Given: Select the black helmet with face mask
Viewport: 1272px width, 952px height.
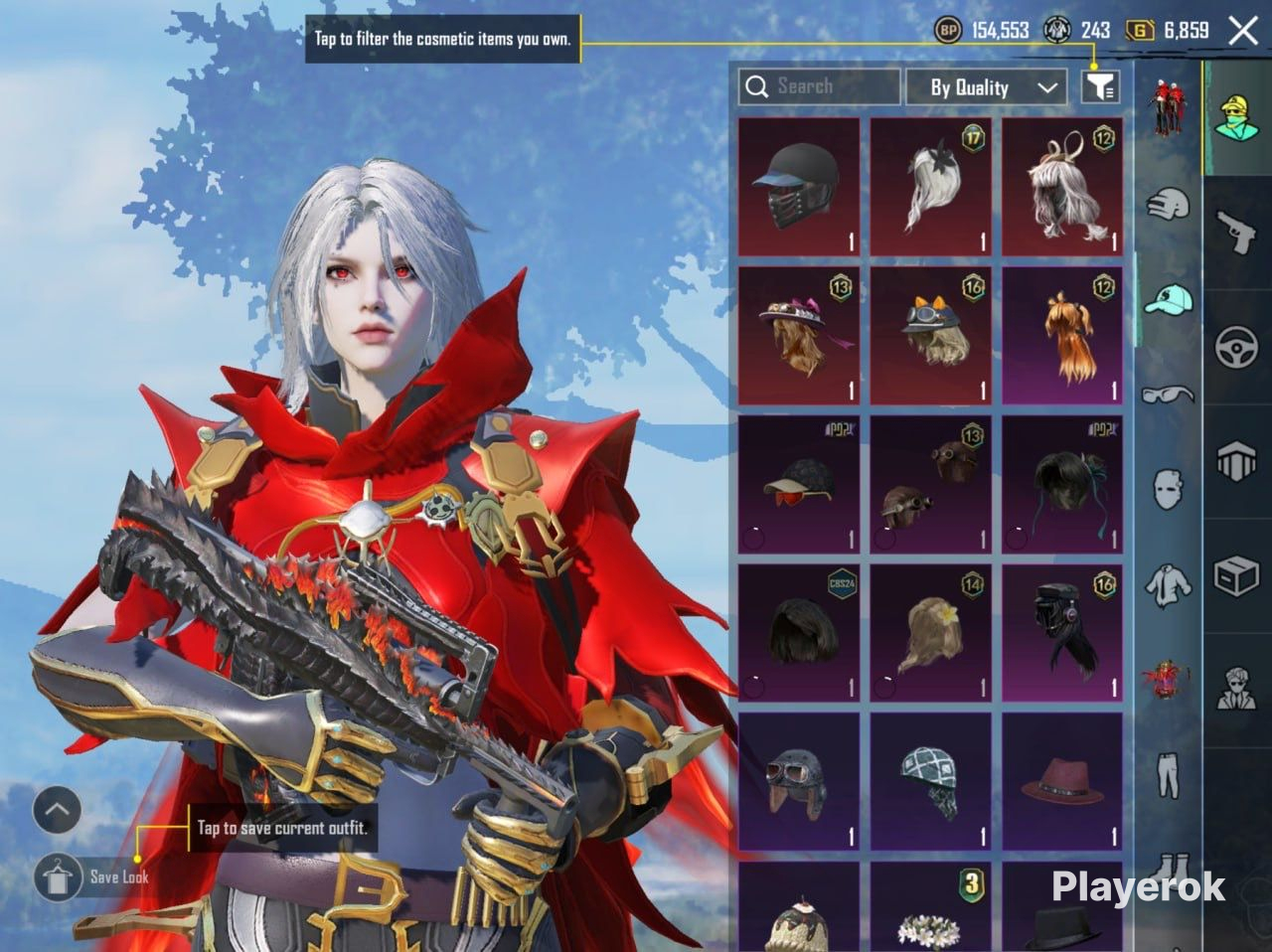Looking at the screenshot, I should (x=799, y=188).
